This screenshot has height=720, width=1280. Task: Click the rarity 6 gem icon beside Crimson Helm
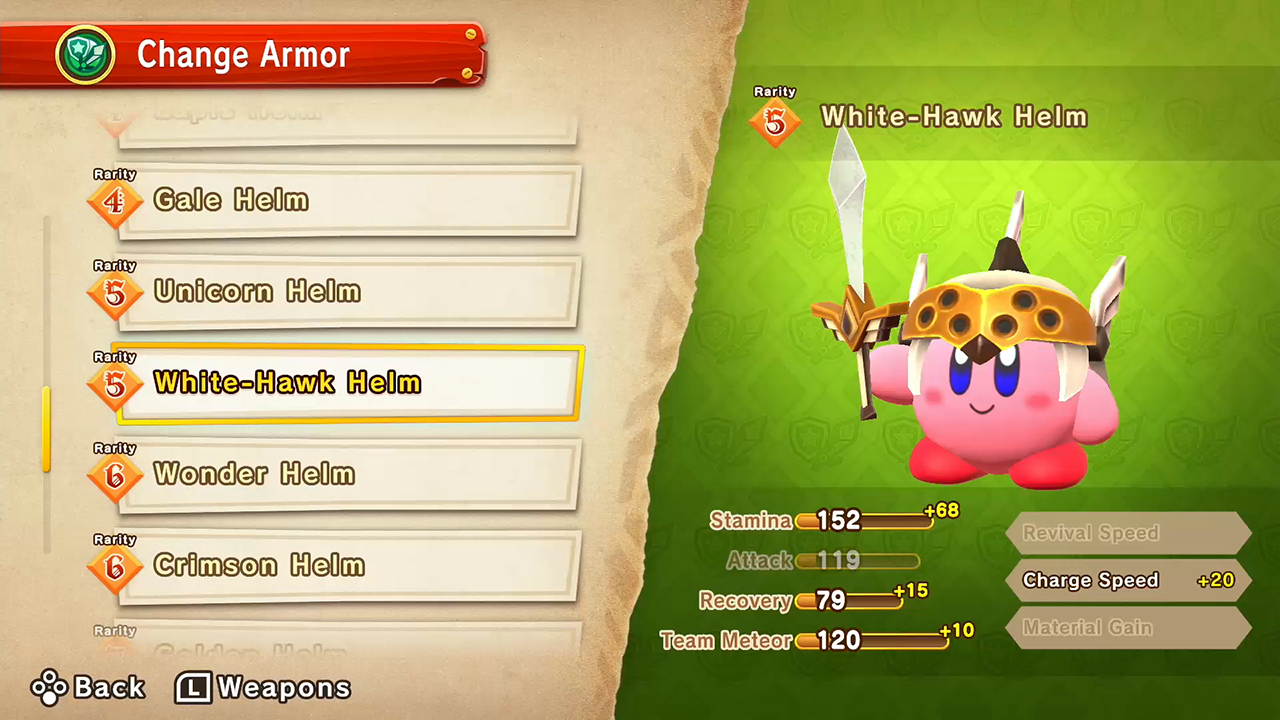coord(114,564)
